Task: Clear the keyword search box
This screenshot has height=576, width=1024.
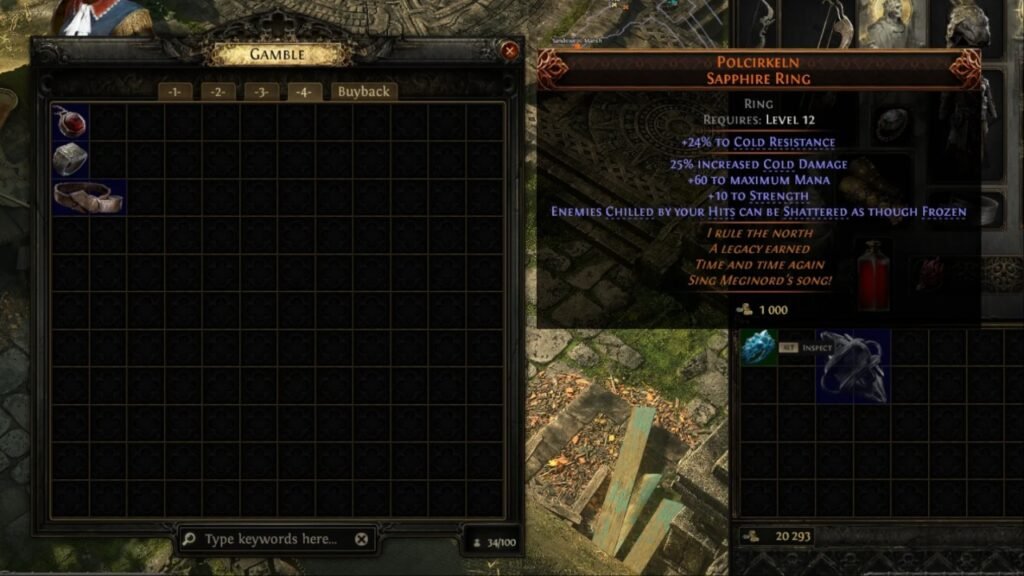Action: [362, 539]
